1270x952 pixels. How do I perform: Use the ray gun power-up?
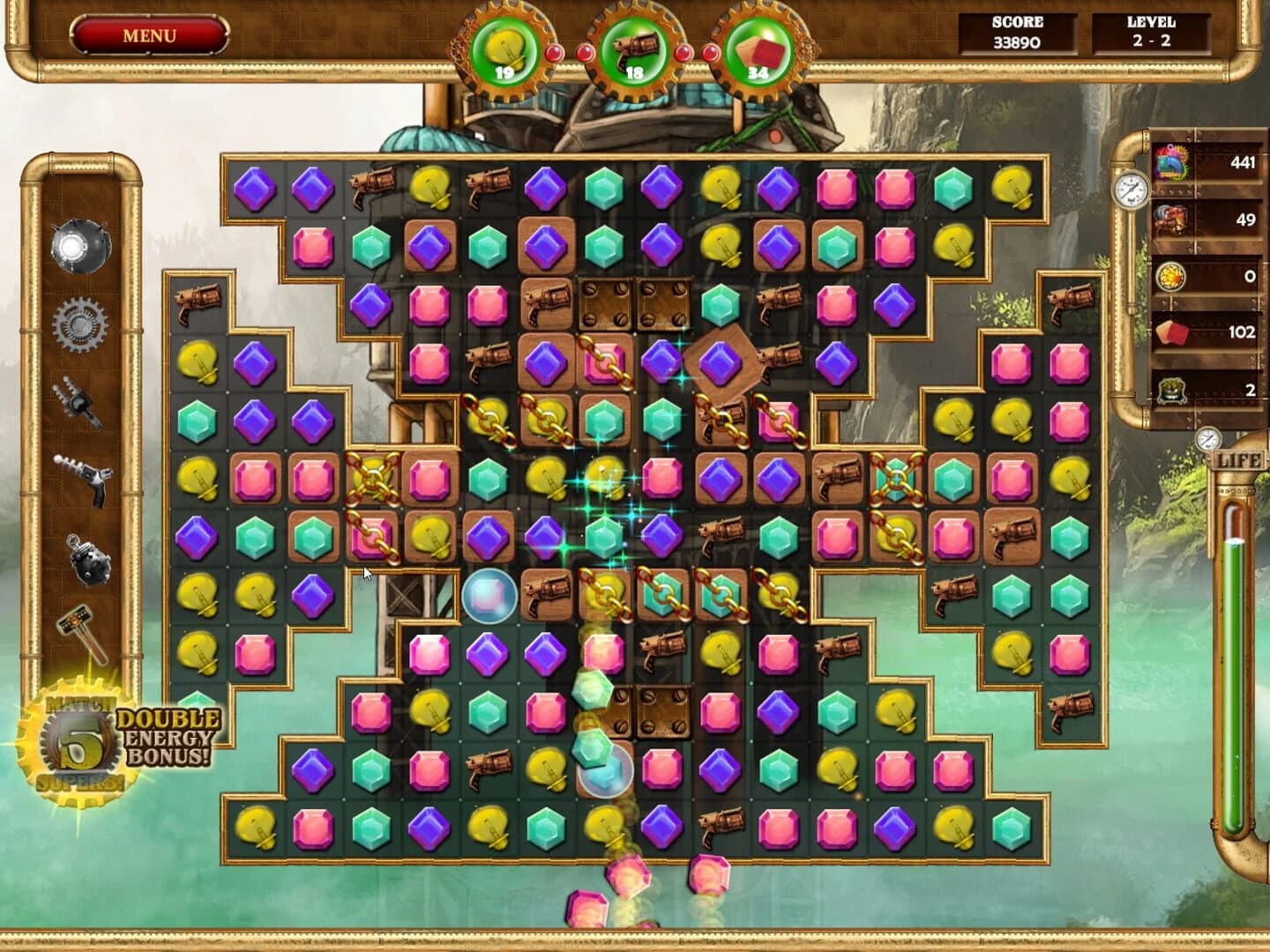[84, 476]
